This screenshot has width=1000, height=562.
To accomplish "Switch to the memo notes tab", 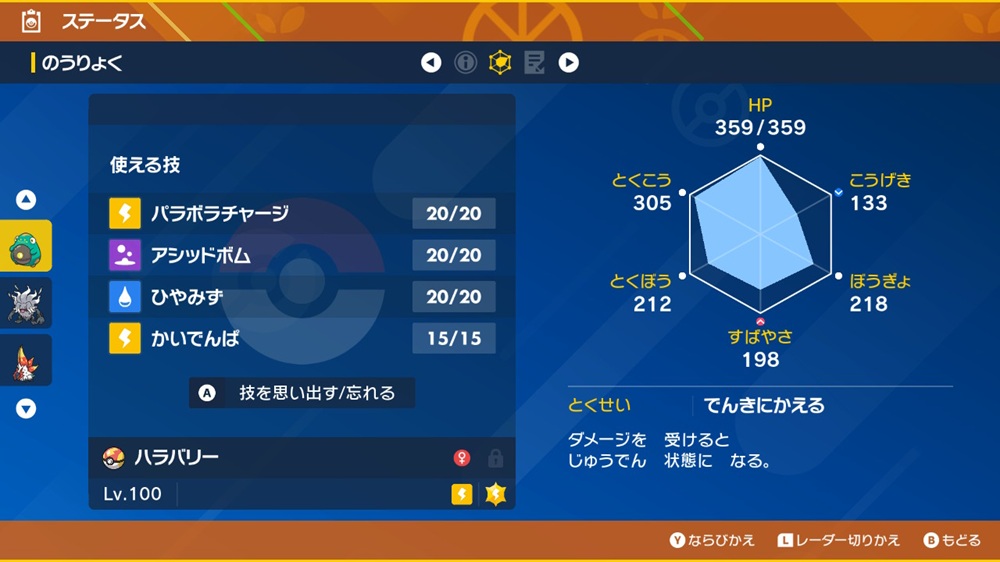I will point(534,63).
